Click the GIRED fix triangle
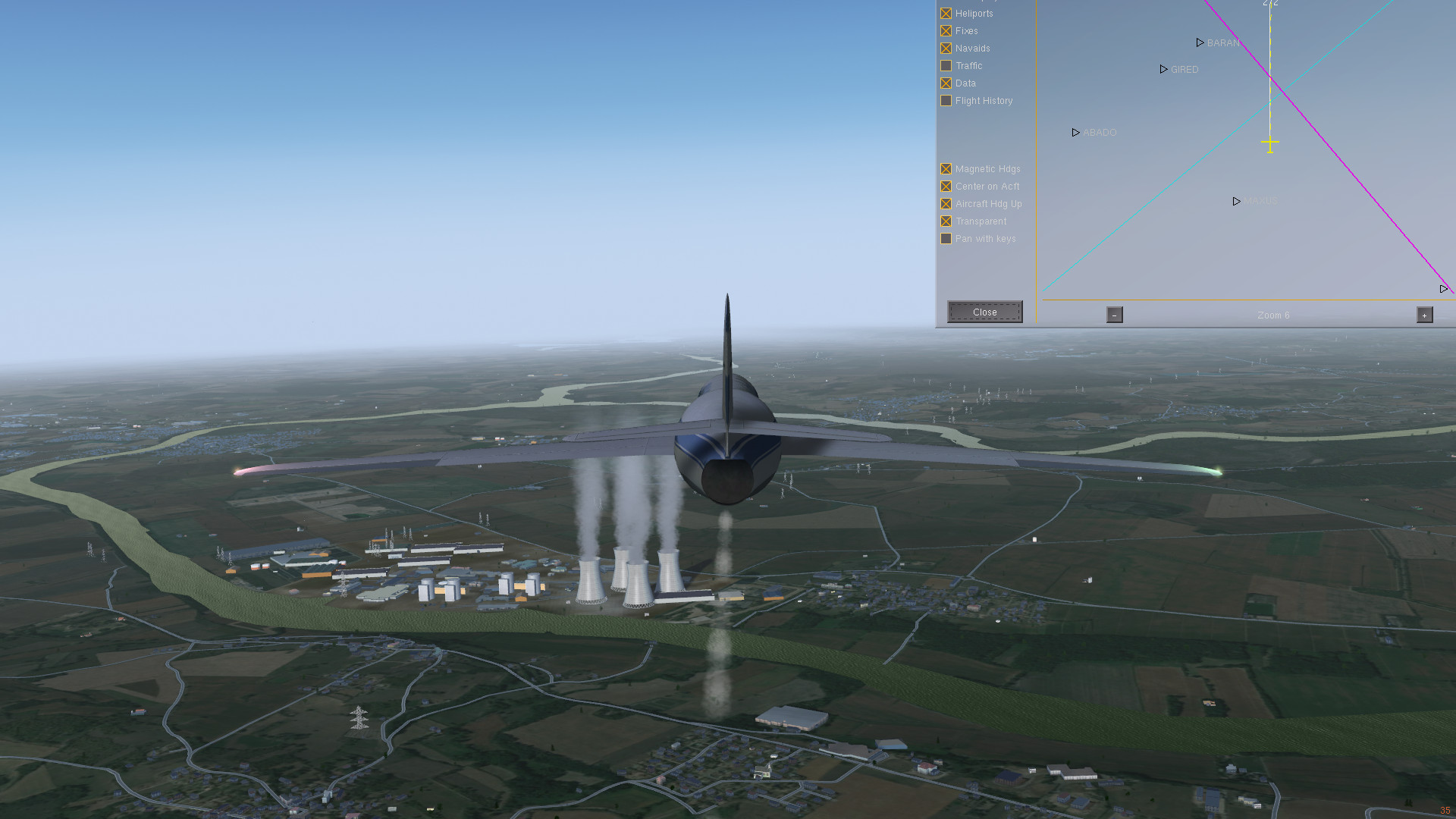 click(x=1165, y=69)
